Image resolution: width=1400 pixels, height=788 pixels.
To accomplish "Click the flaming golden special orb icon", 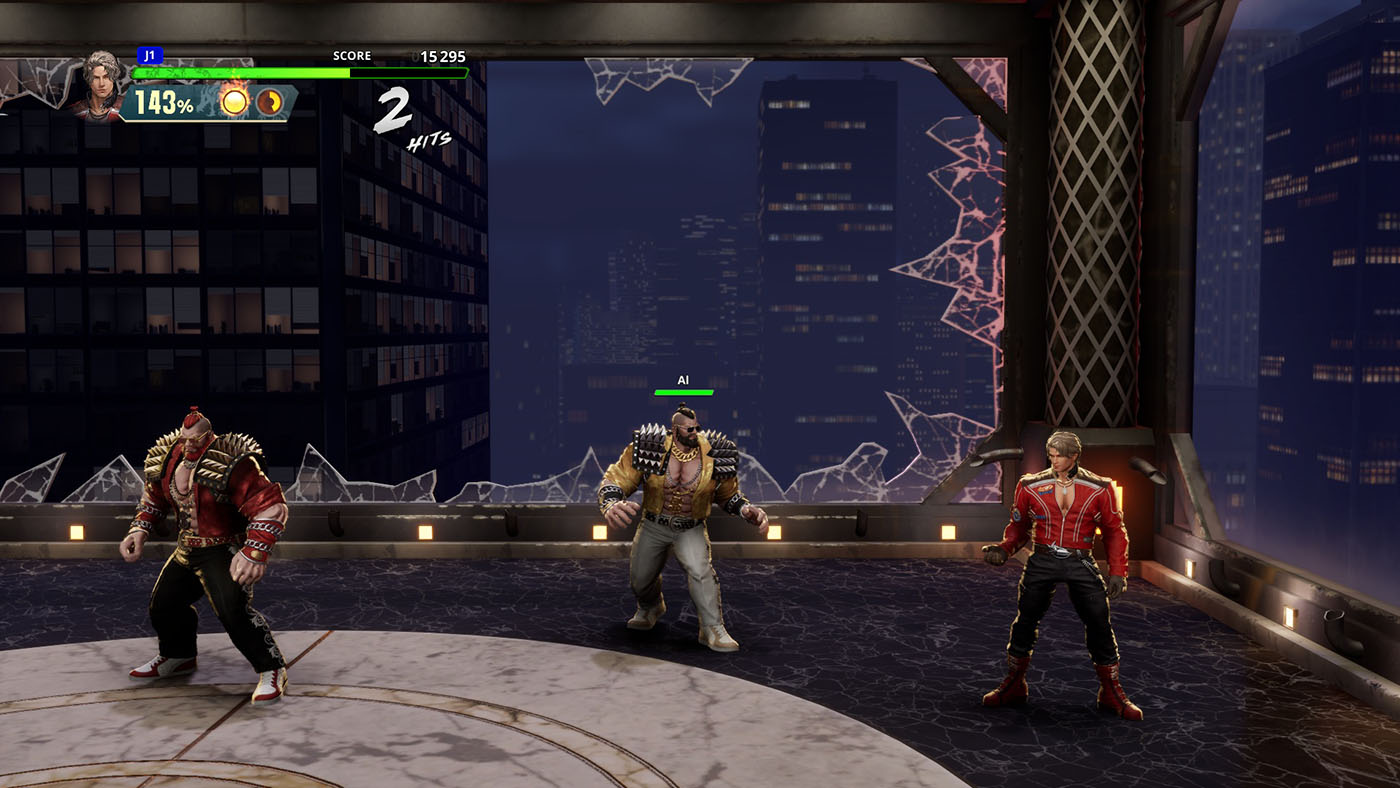I will (235, 101).
